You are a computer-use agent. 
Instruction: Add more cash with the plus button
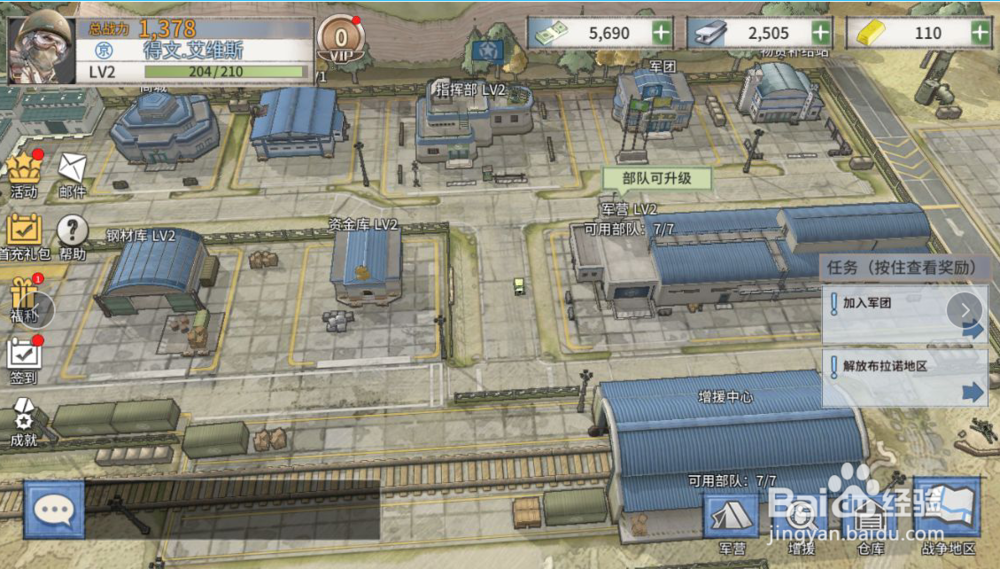pyautogui.click(x=661, y=32)
